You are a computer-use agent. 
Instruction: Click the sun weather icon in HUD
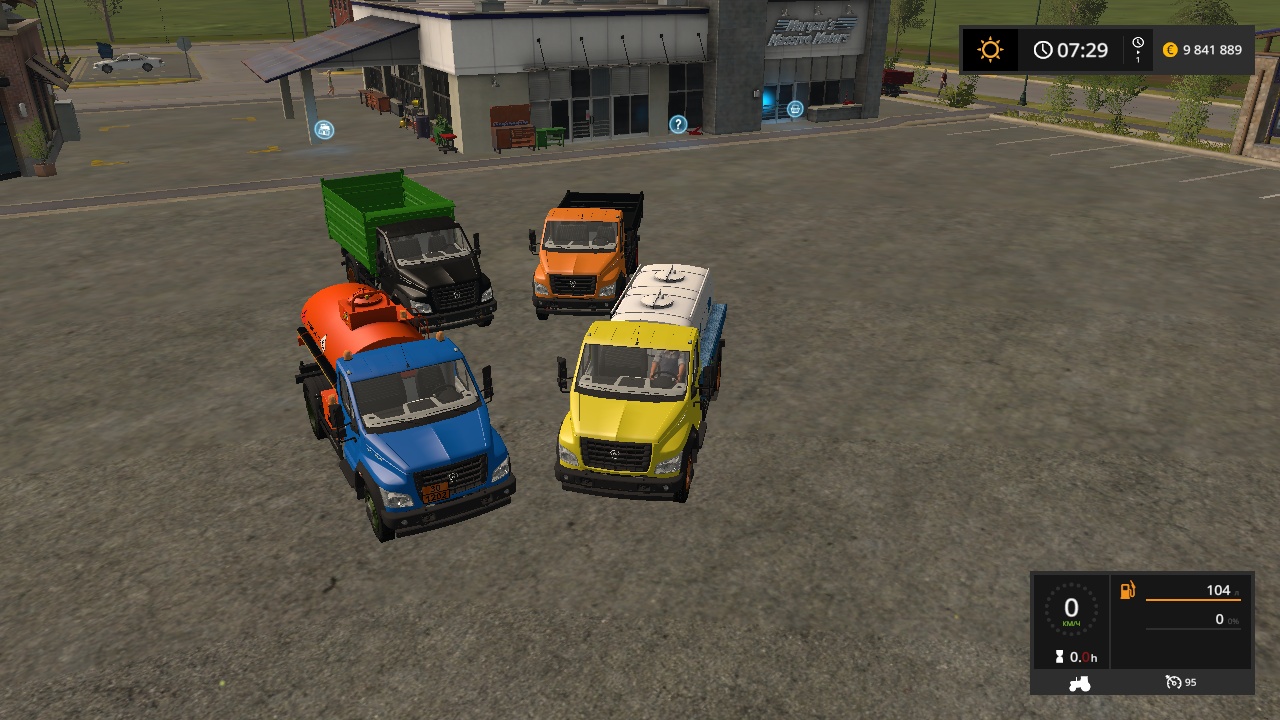[x=989, y=49]
